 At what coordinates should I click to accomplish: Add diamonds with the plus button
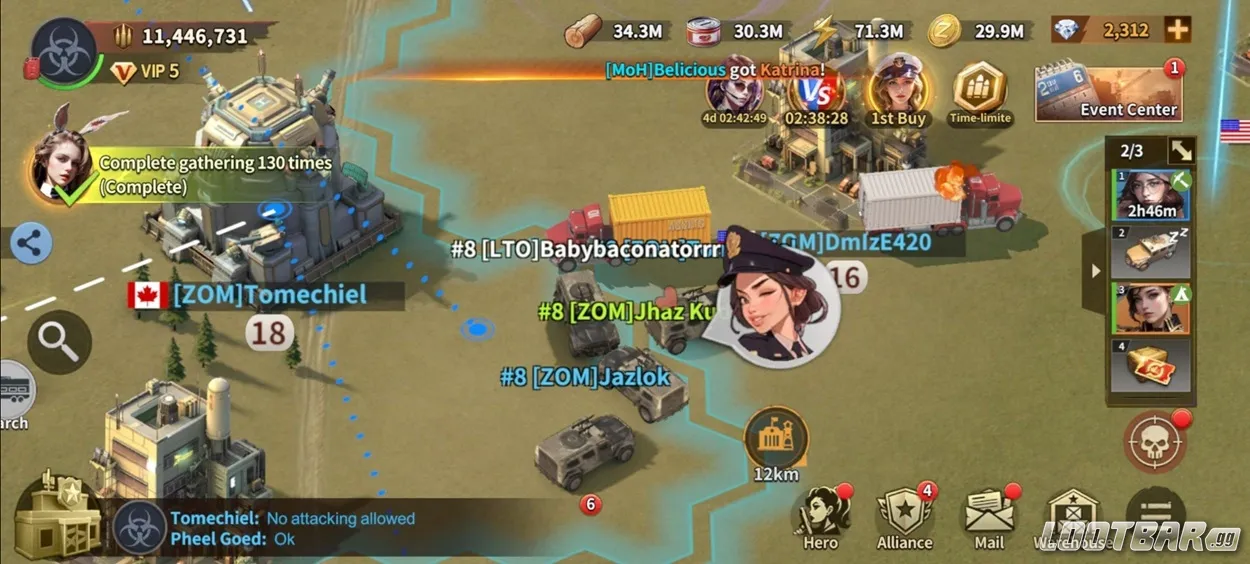click(x=1177, y=30)
